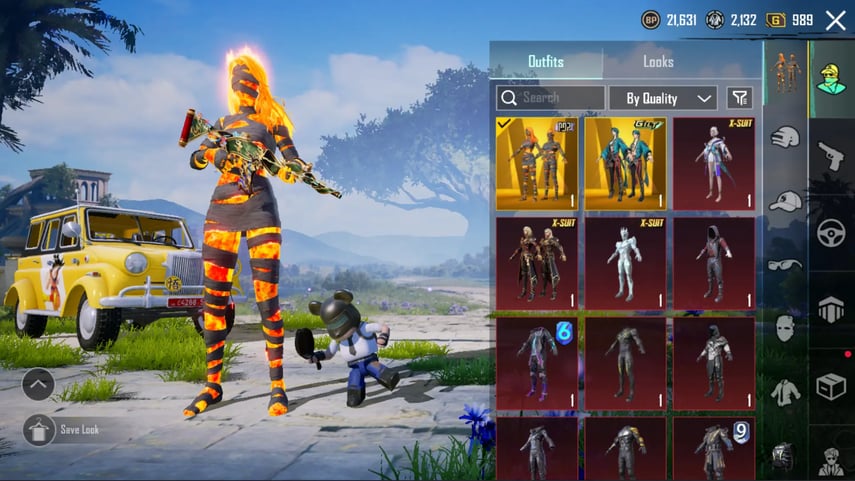Open the outfit filter options

click(x=740, y=98)
